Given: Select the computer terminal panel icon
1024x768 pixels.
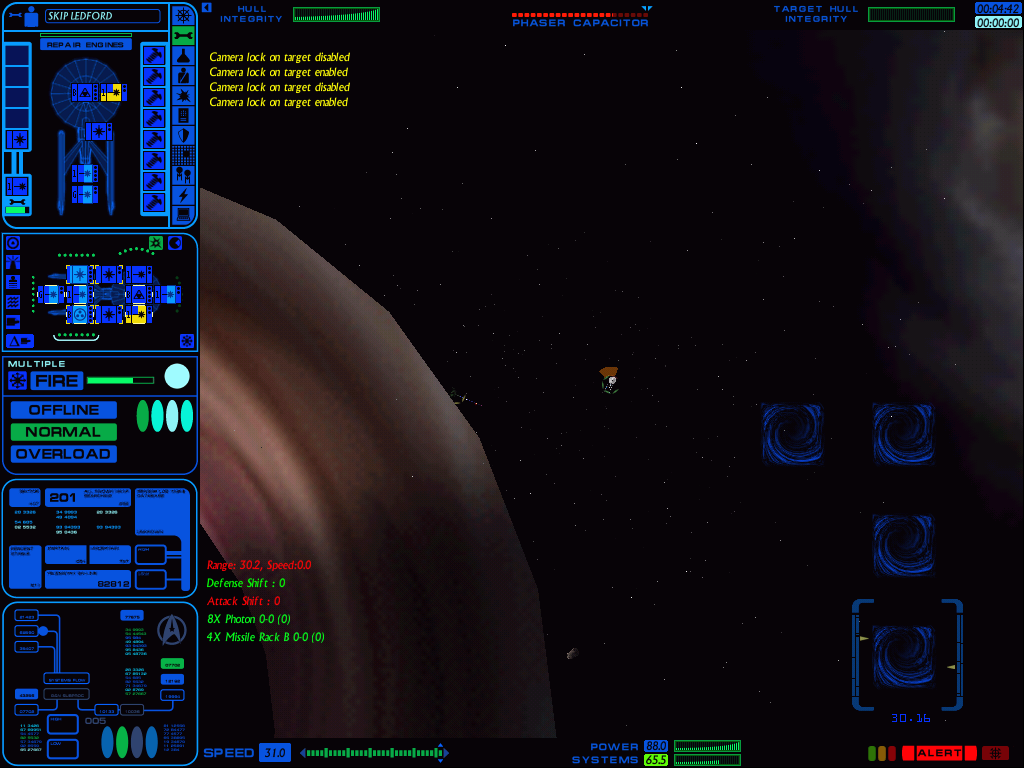Looking at the screenshot, I should tap(182, 214).
